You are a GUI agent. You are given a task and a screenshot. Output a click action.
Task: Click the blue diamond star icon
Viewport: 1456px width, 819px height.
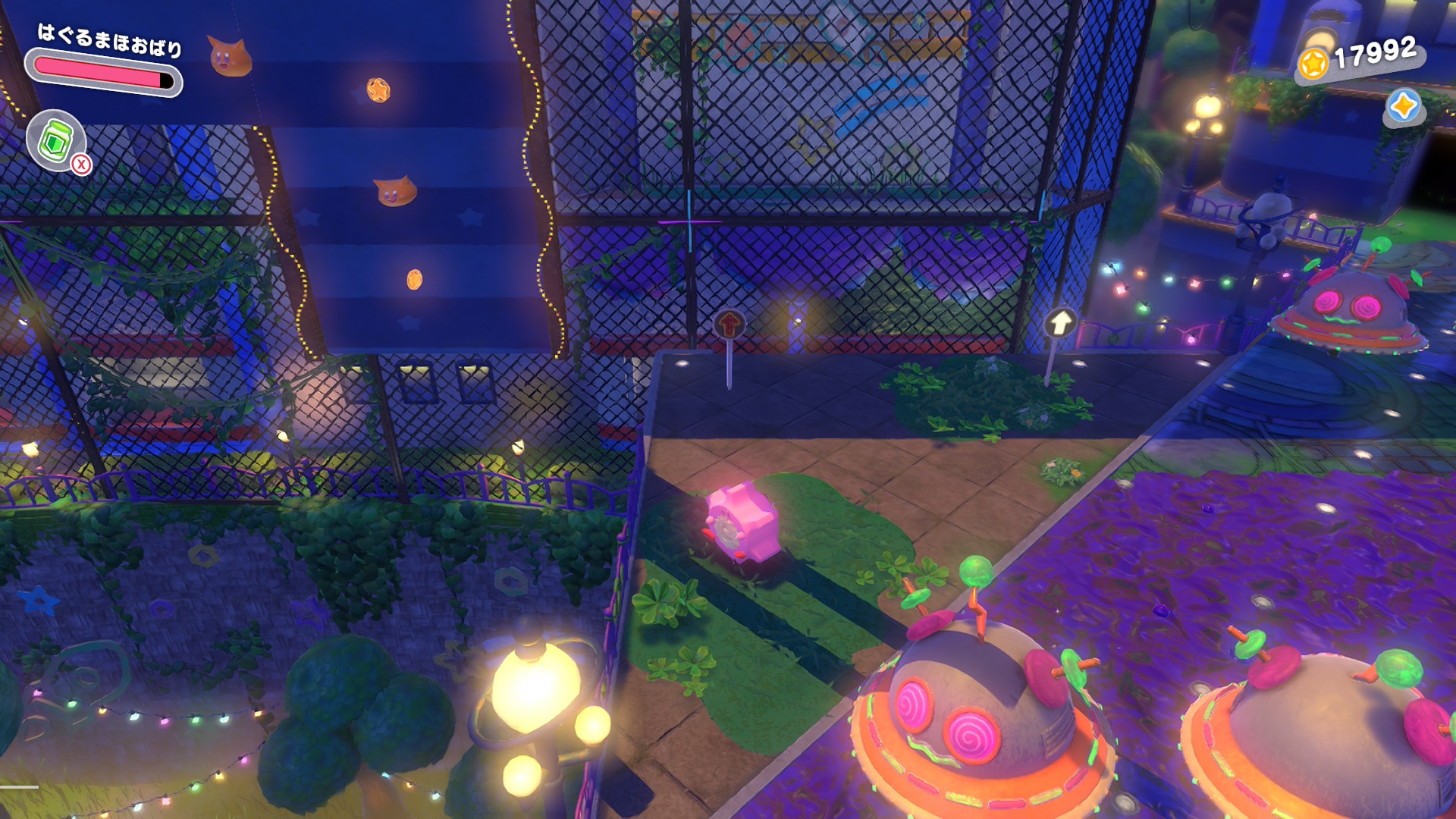1402,105
